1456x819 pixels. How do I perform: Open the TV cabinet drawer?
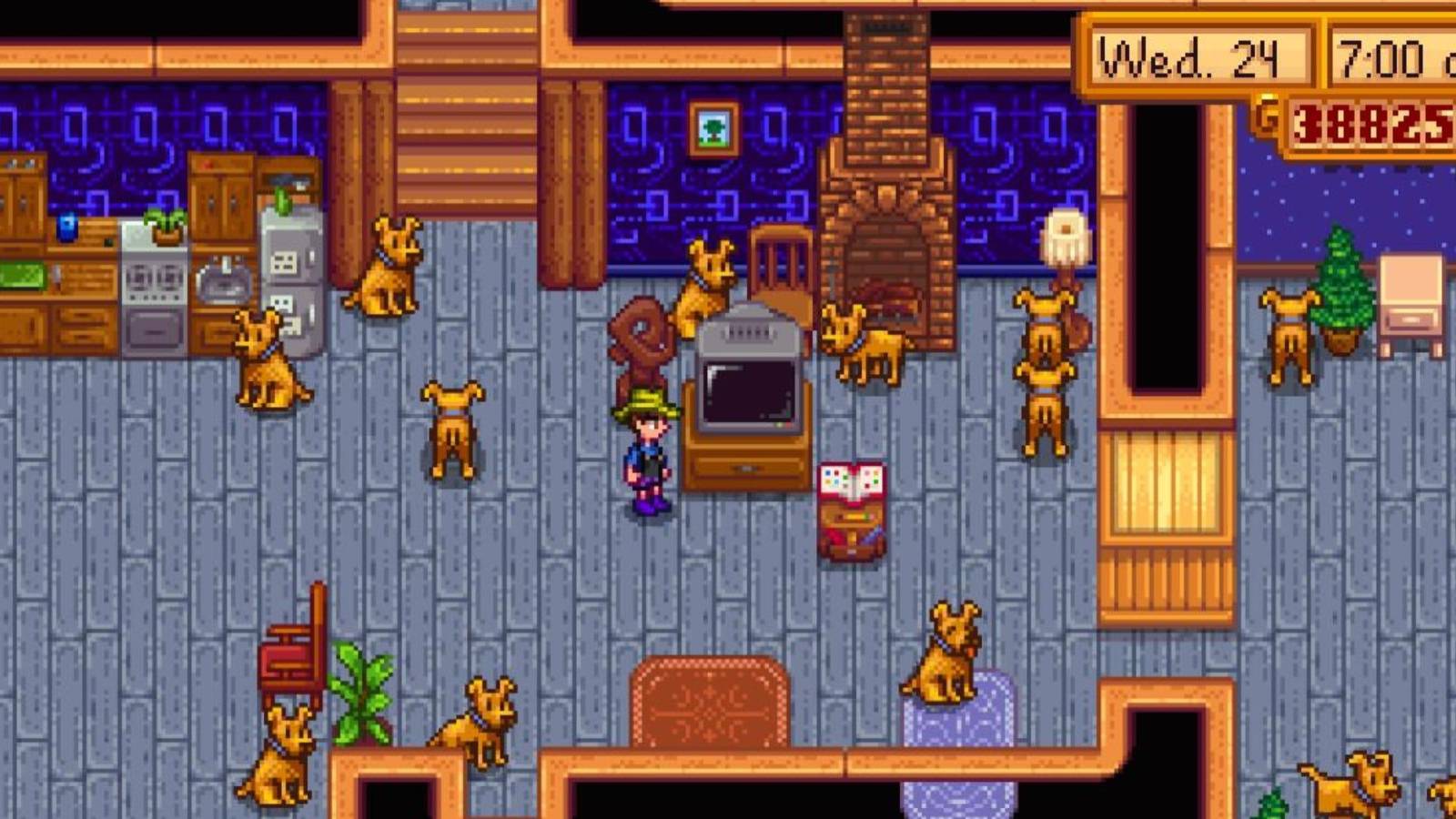pyautogui.click(x=746, y=469)
